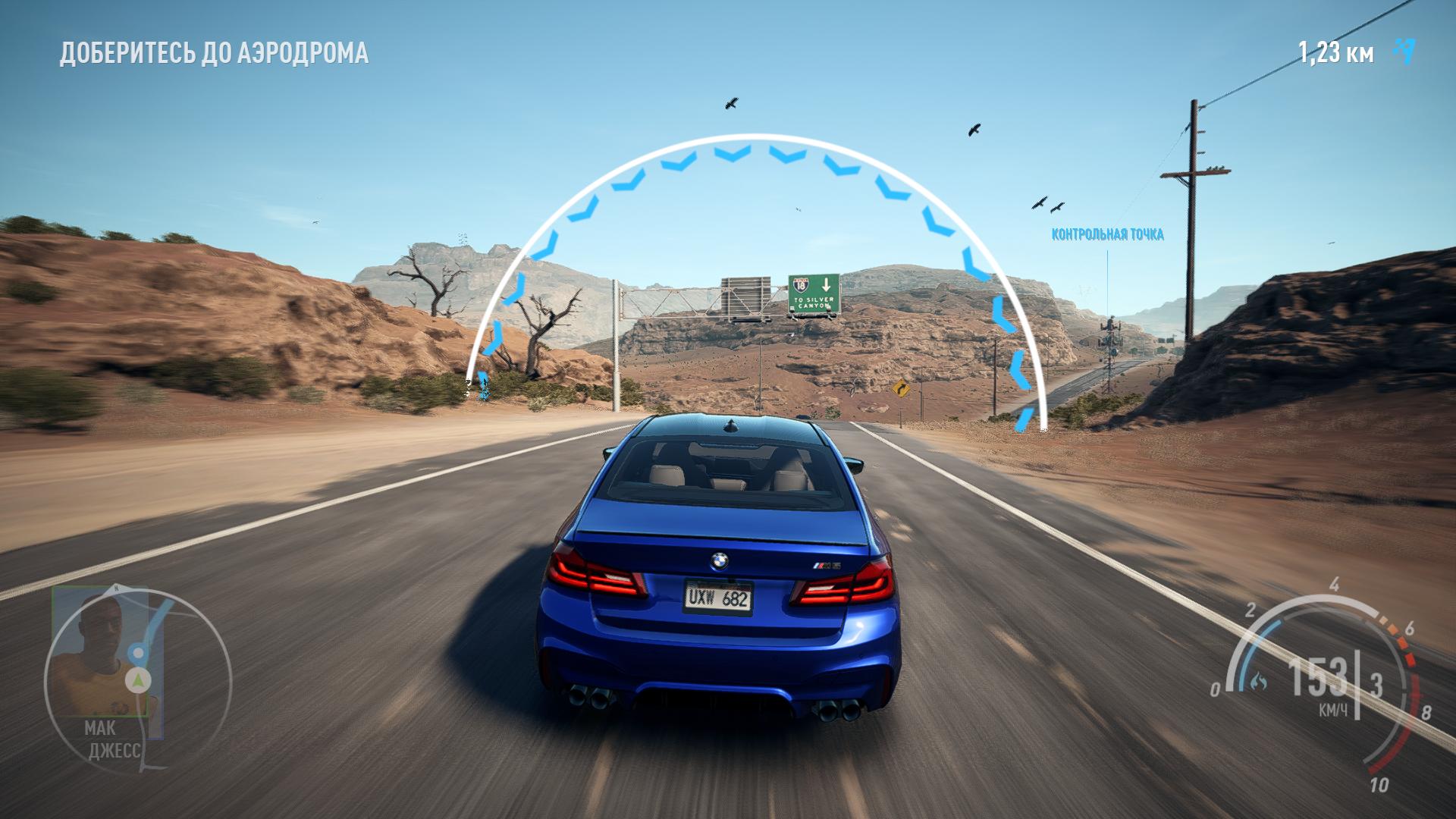Click the blue nitrous flame icon
This screenshot has width=1456, height=819.
[x=1258, y=680]
